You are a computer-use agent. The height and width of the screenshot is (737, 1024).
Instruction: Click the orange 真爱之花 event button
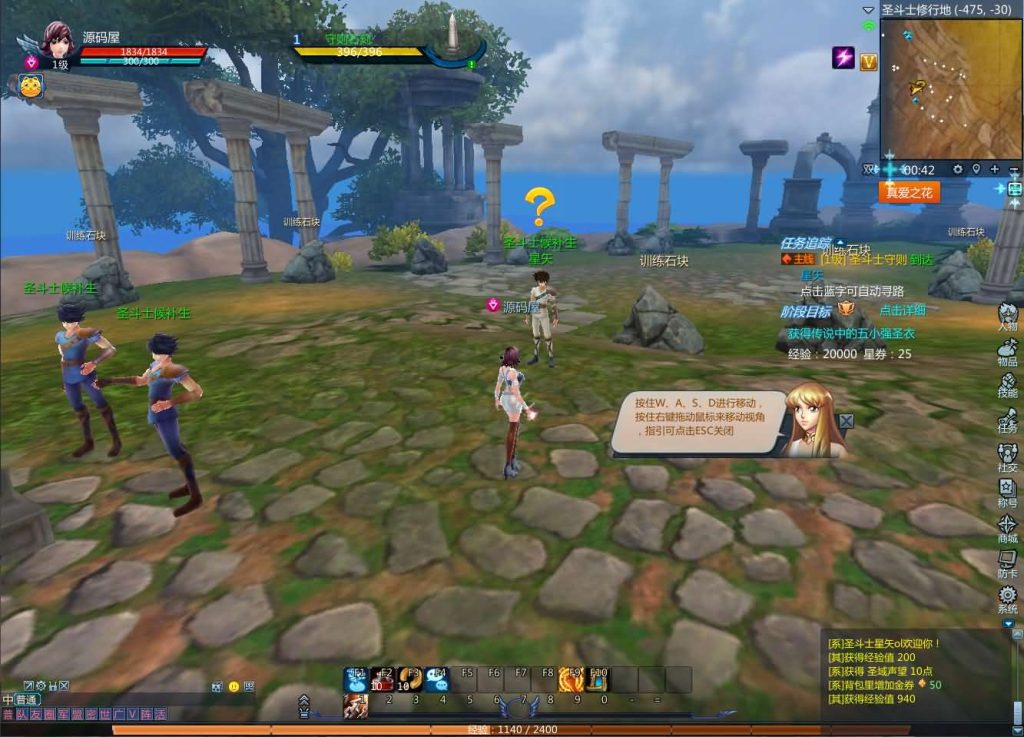[x=908, y=192]
